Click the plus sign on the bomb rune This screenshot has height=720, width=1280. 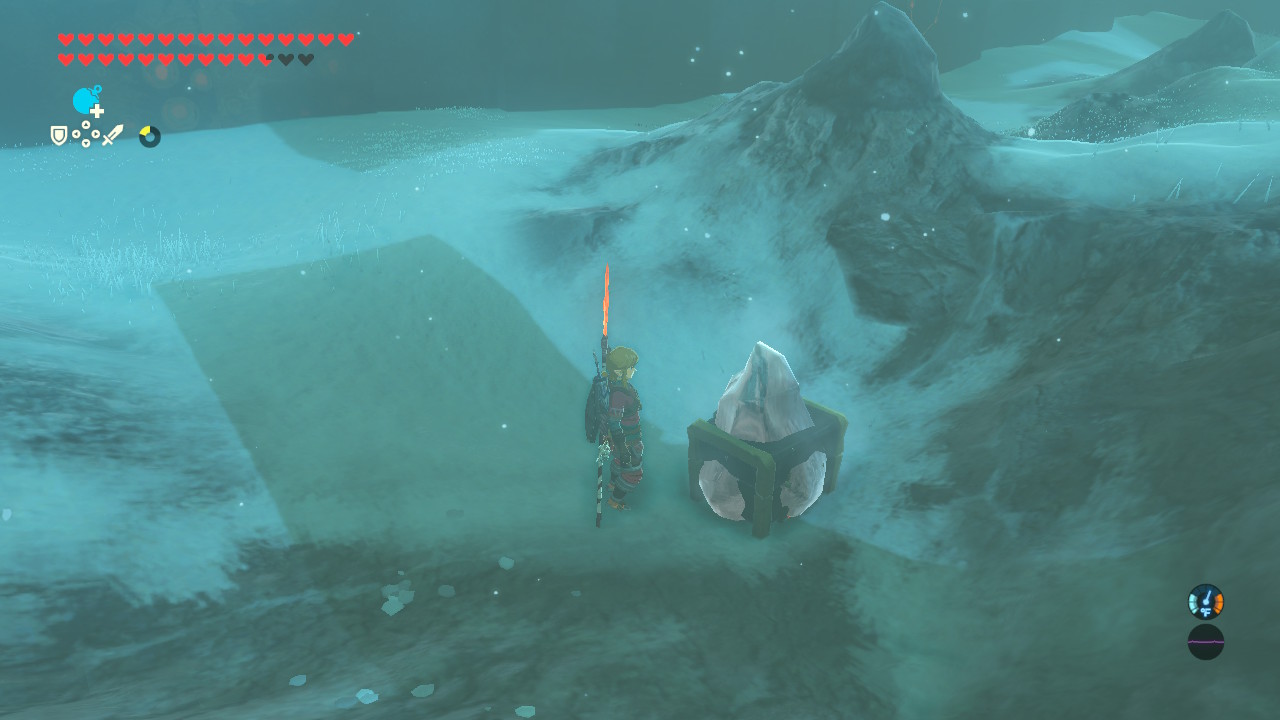point(97,111)
